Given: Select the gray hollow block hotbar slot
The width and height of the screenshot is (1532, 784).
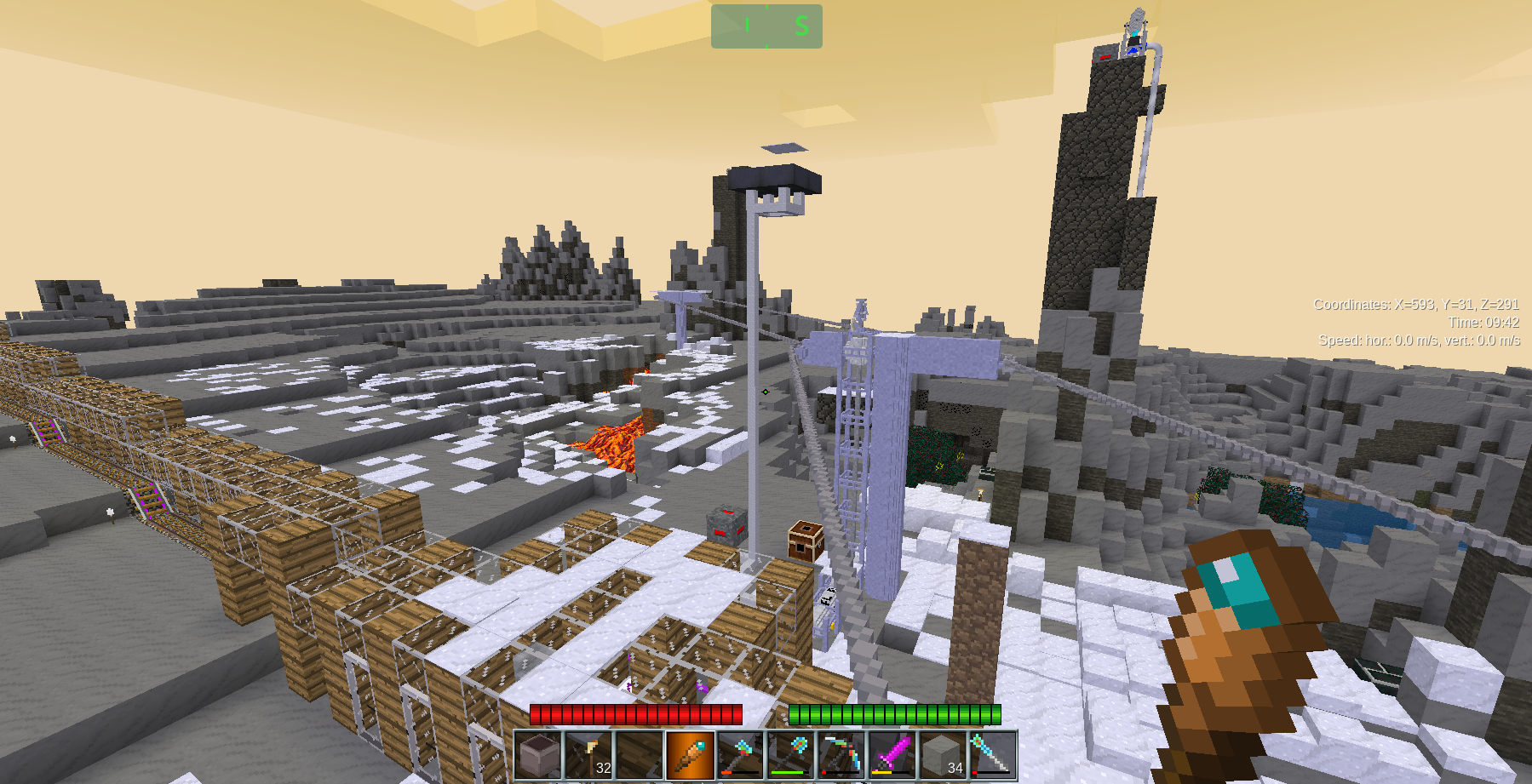Looking at the screenshot, I should pos(539,755).
